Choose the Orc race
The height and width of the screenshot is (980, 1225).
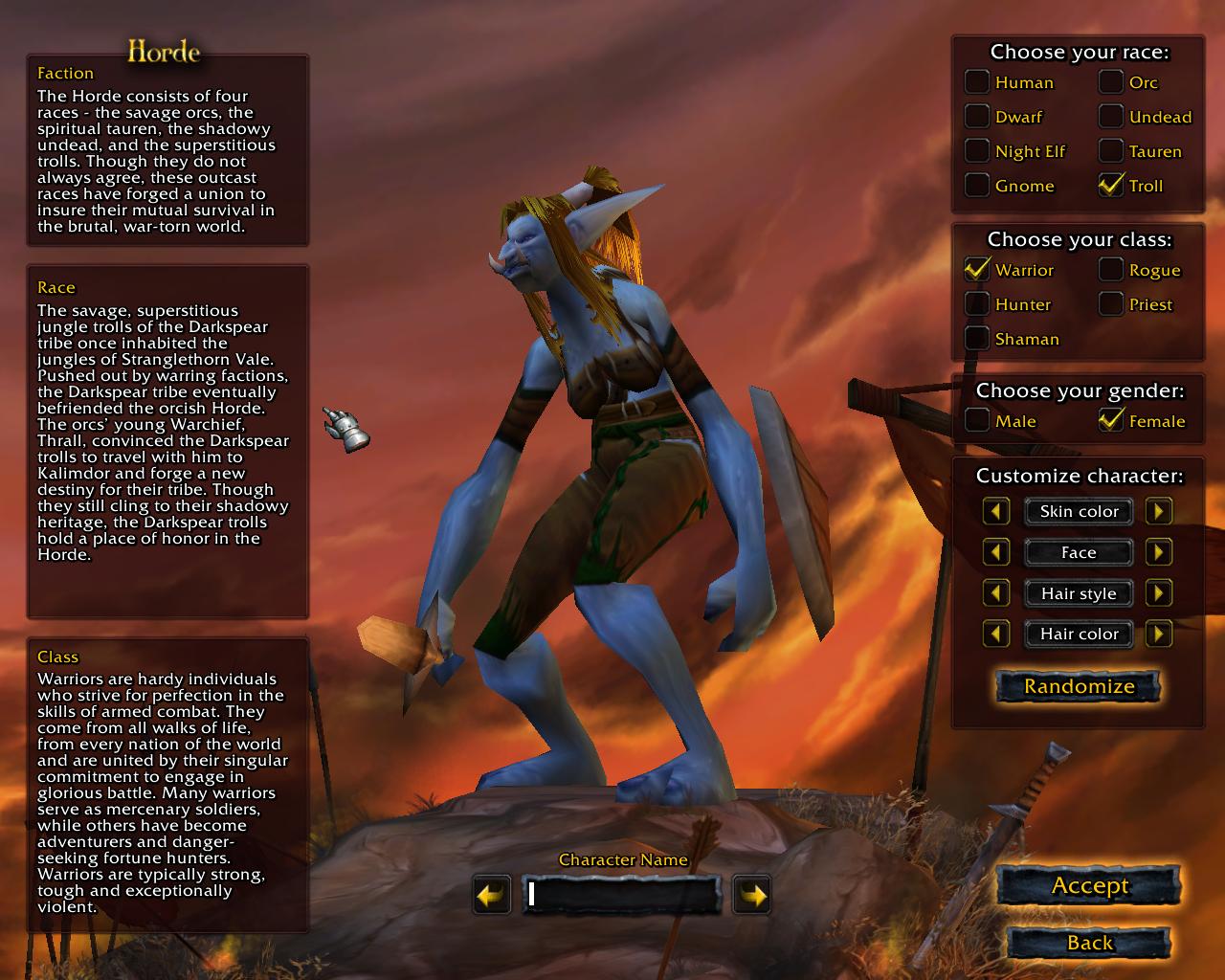point(1110,82)
